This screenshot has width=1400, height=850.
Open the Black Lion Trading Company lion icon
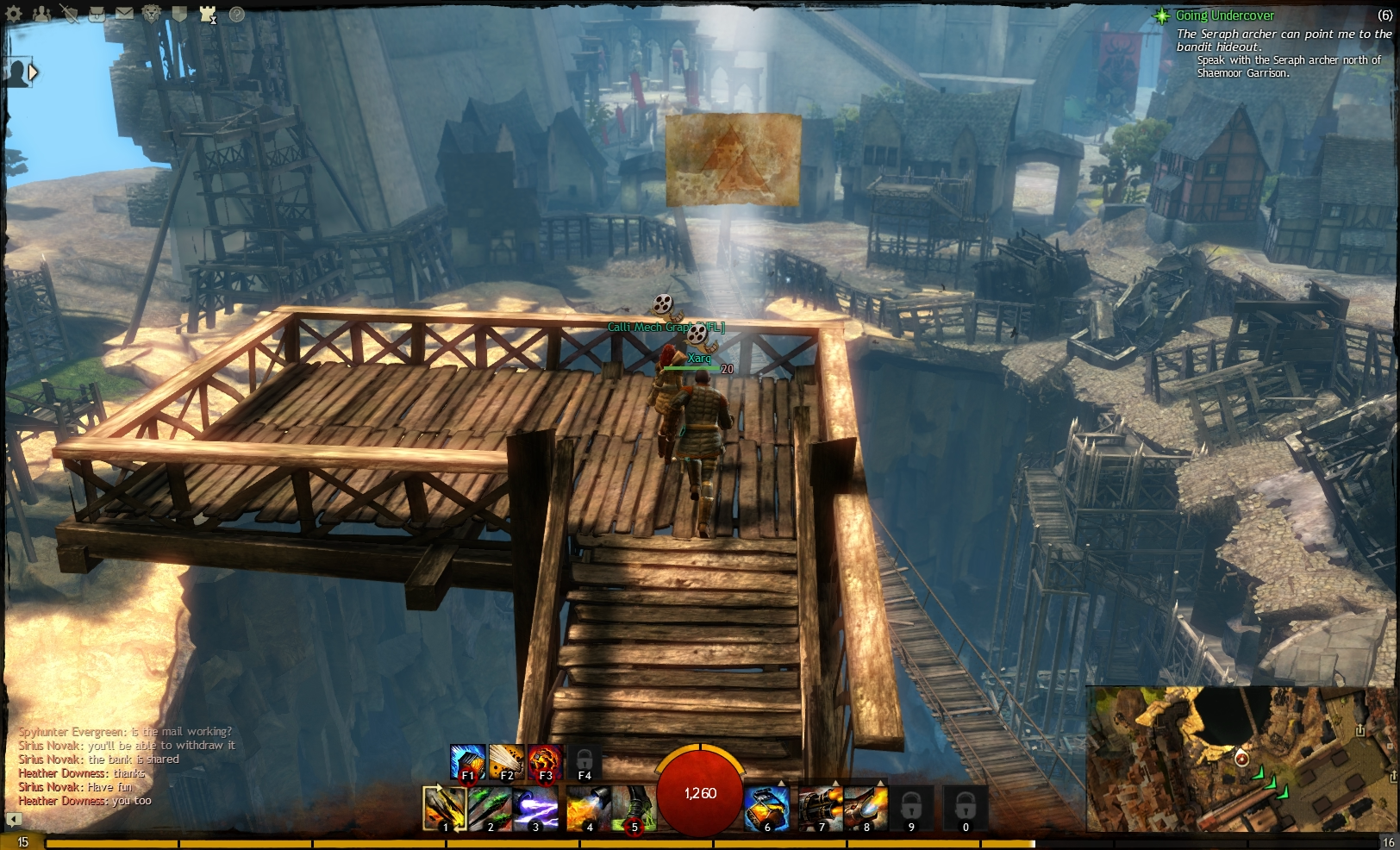151,14
